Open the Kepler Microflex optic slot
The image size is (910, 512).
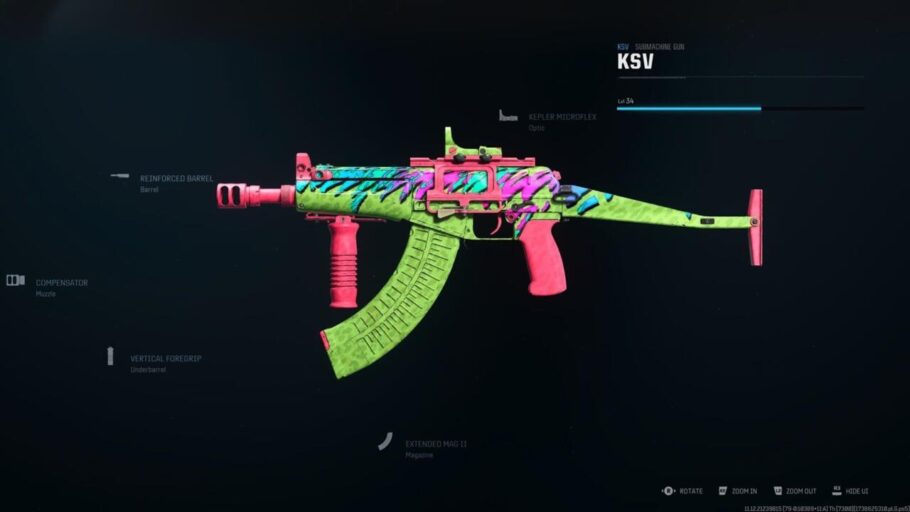561,117
